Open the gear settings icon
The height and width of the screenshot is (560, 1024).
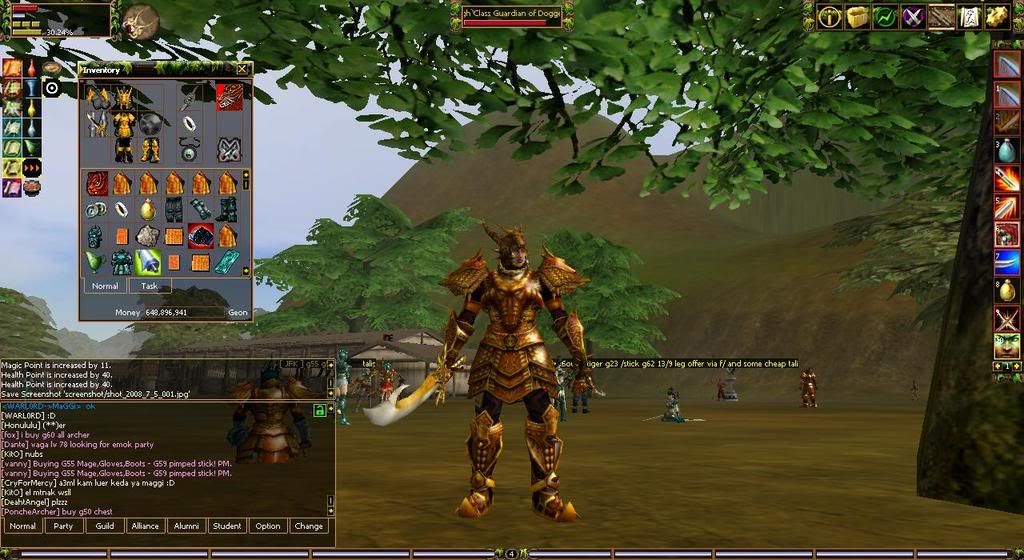pos(996,16)
